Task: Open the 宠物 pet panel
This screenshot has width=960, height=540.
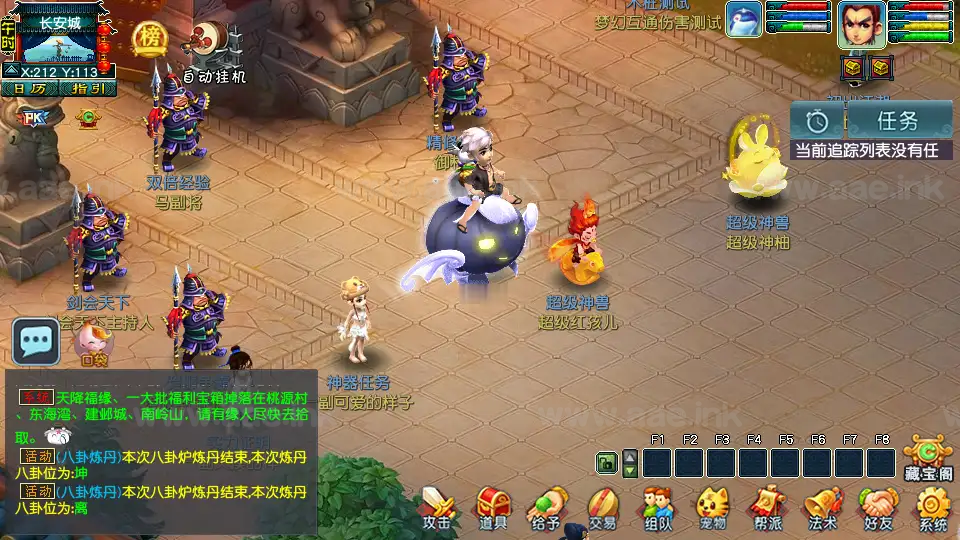Action: [712, 506]
